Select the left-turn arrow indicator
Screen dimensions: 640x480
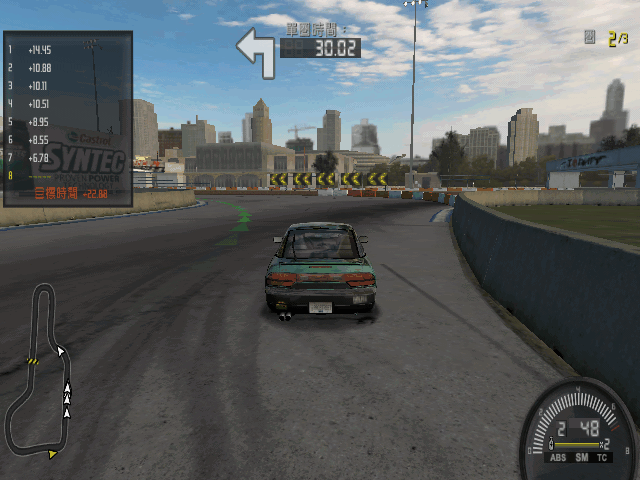pyautogui.click(x=256, y=52)
